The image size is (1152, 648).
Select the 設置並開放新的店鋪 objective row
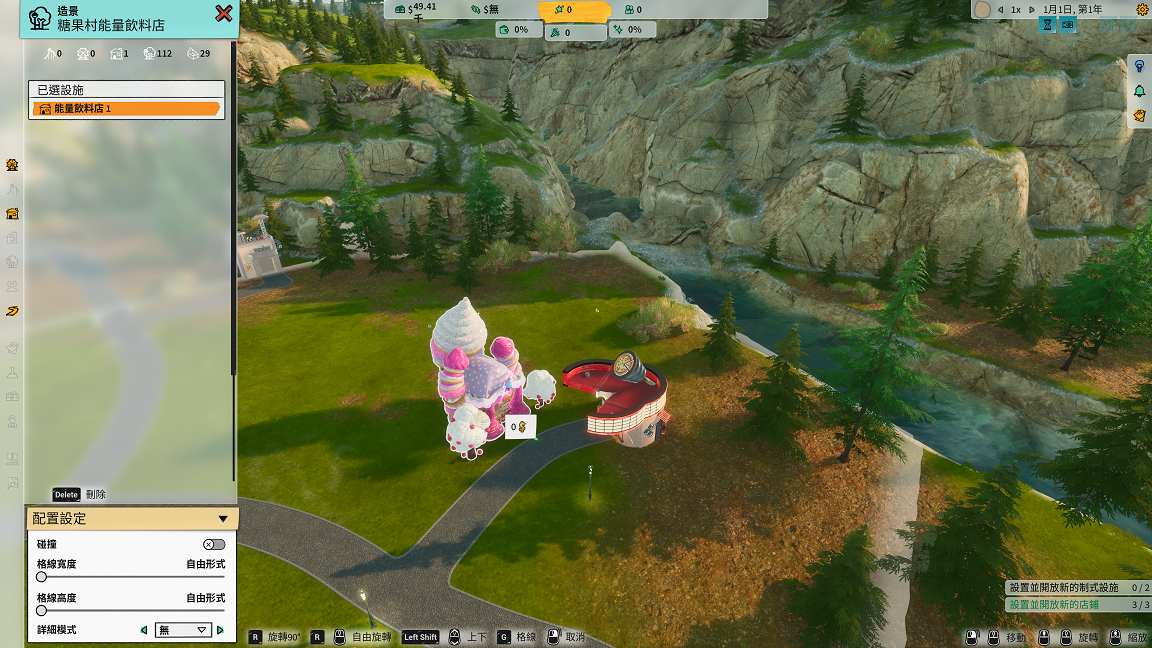click(1078, 604)
